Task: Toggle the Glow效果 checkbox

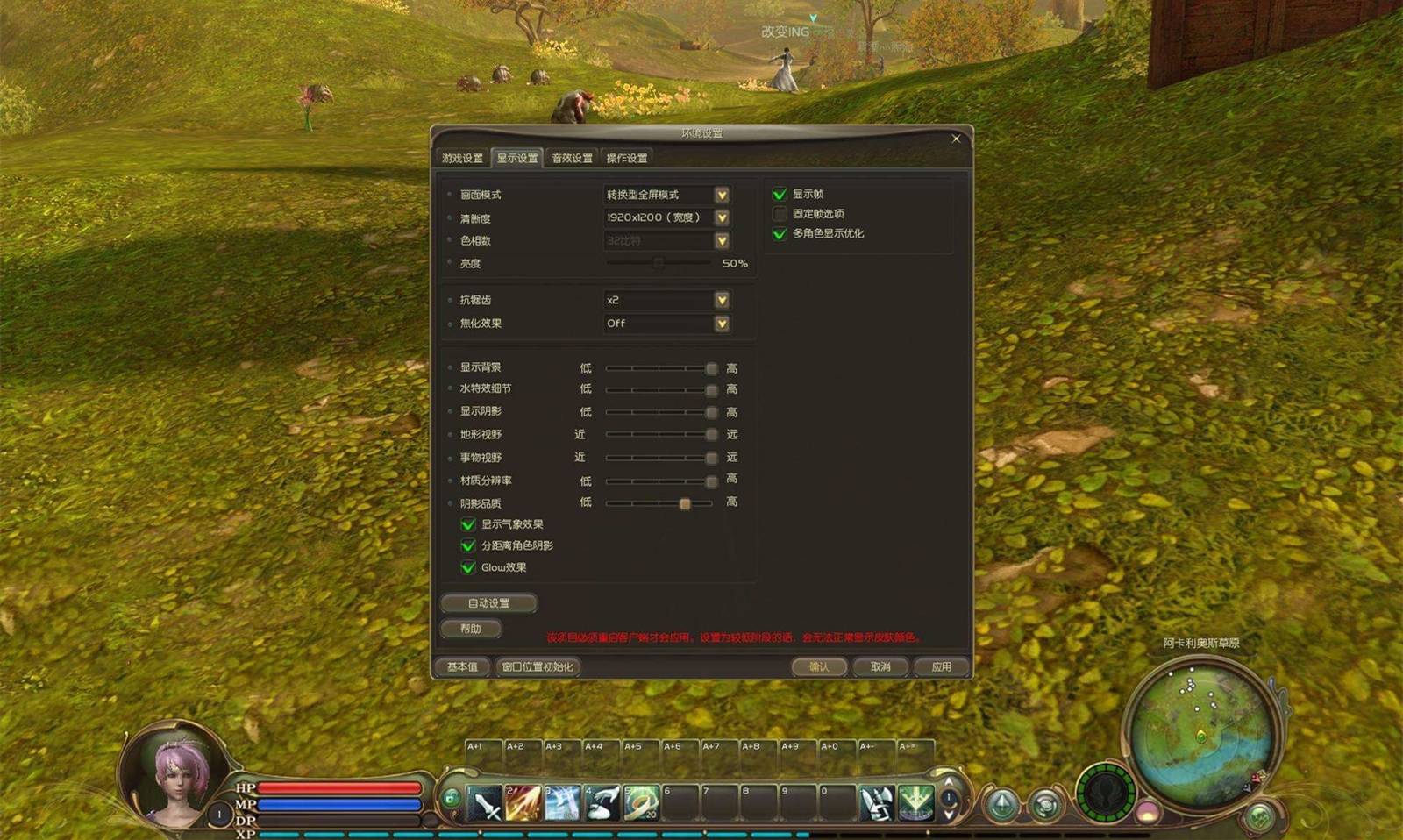Action: click(x=468, y=567)
